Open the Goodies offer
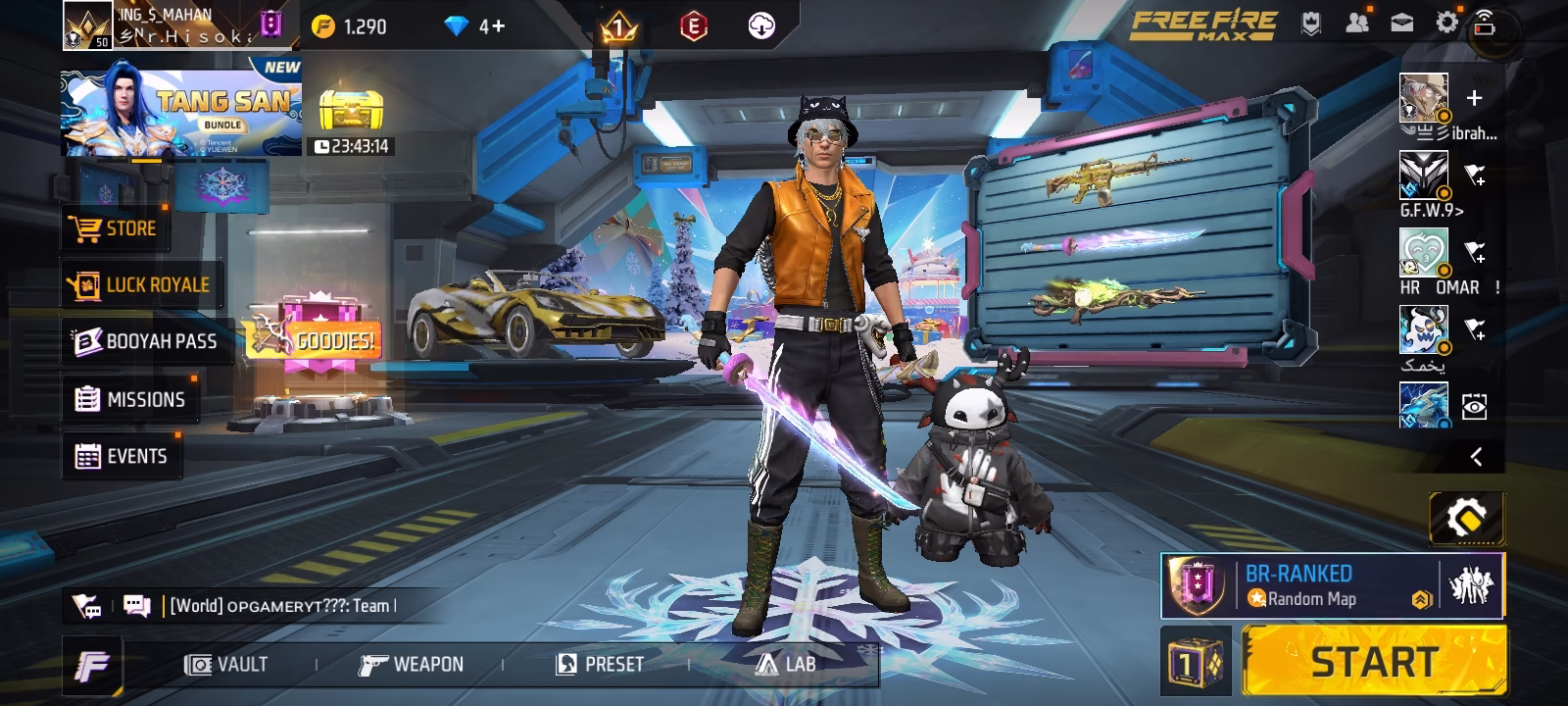 [x=314, y=338]
